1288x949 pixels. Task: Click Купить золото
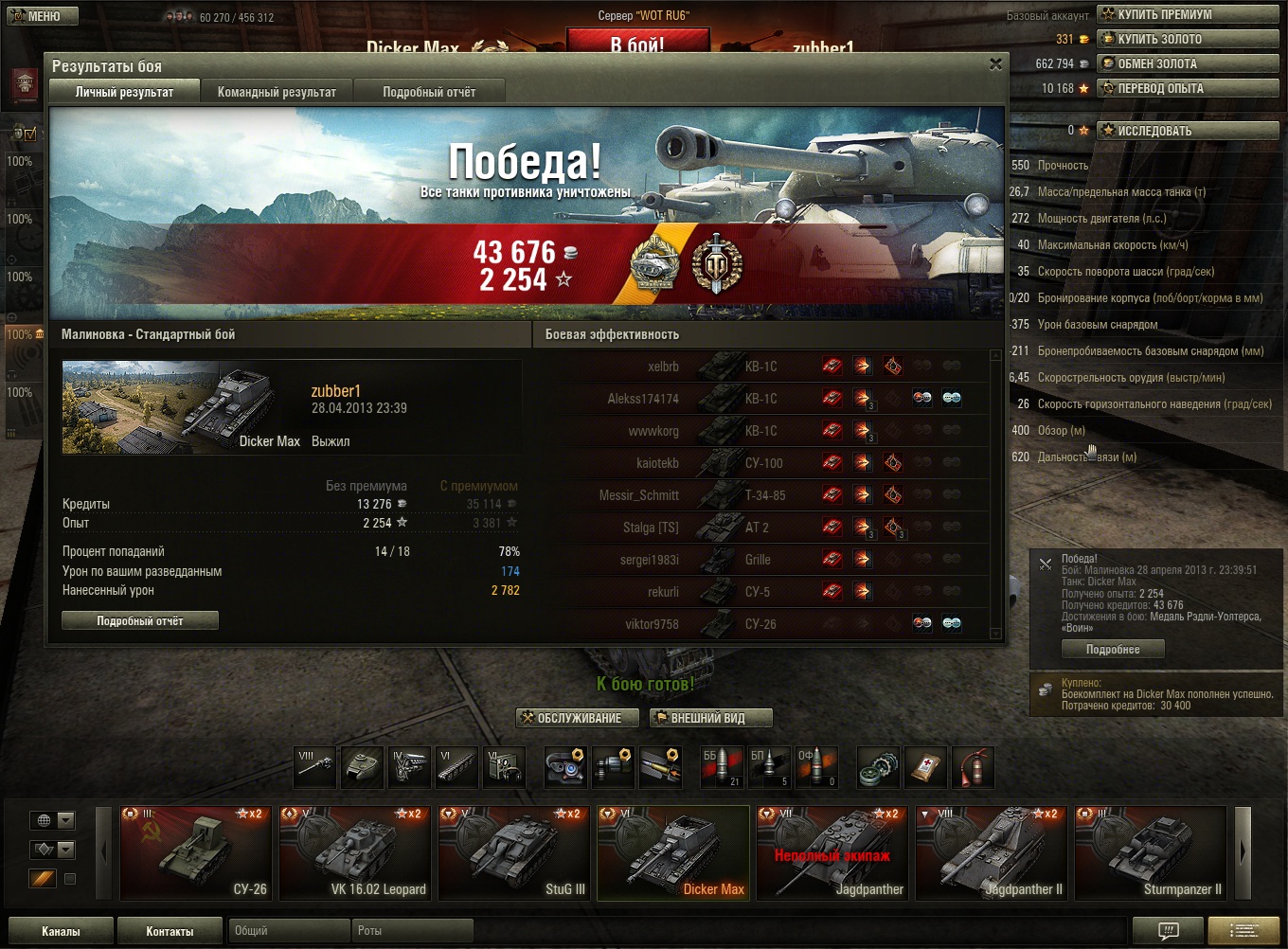click(x=1190, y=39)
